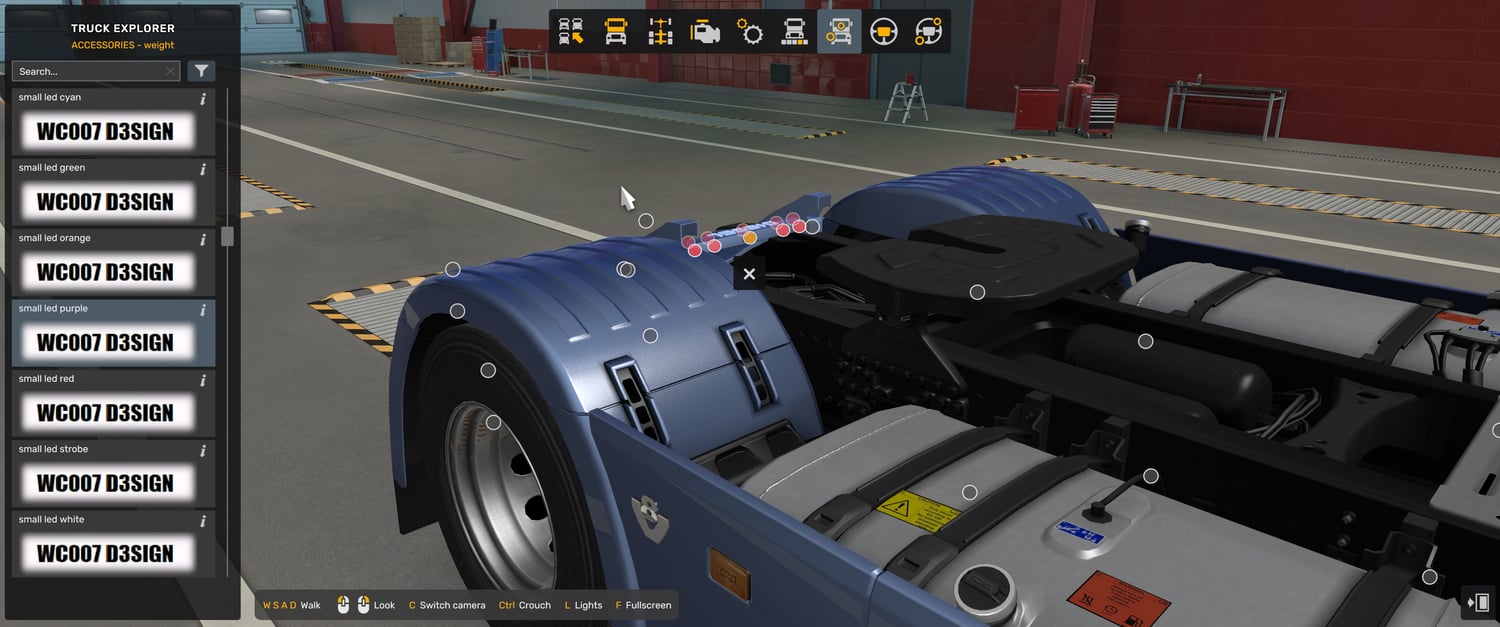Close the accessory slot with the X
Image resolution: width=1500 pixels, height=627 pixels.
coord(749,274)
